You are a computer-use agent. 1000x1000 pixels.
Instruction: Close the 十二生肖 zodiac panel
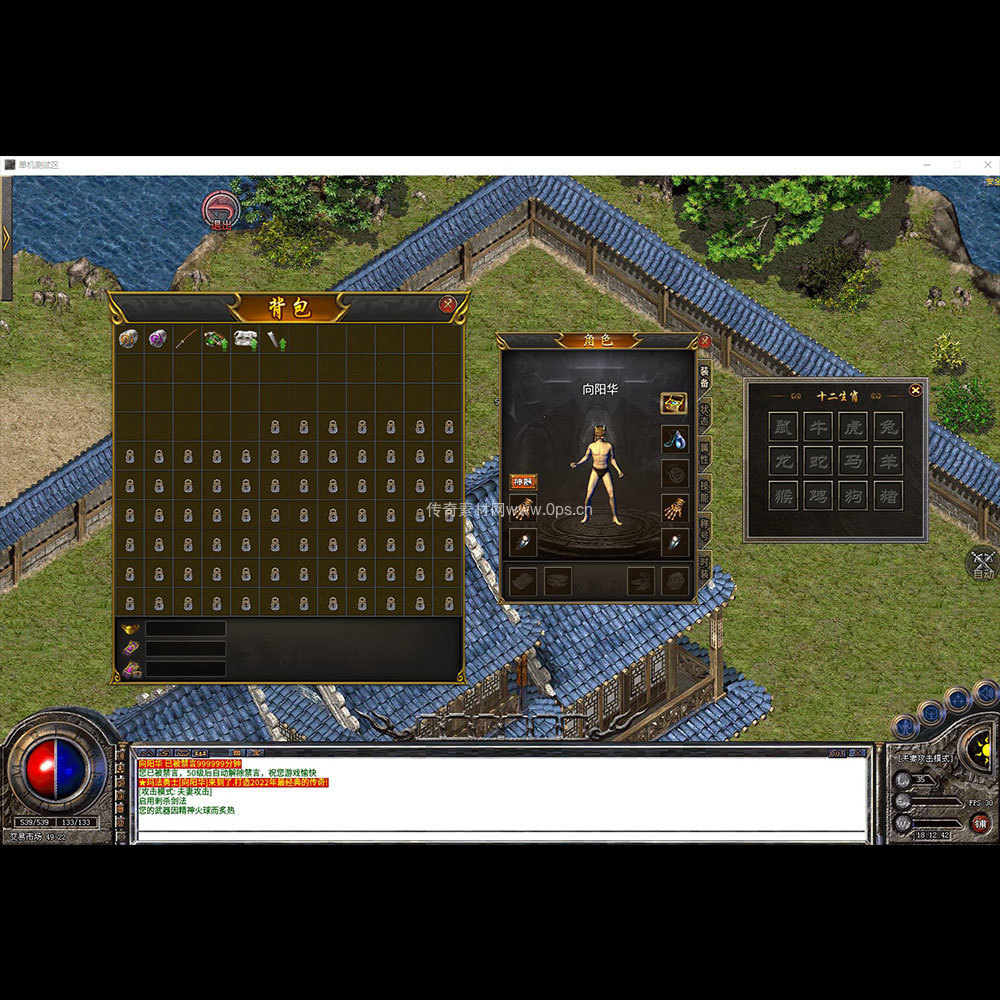[914, 390]
